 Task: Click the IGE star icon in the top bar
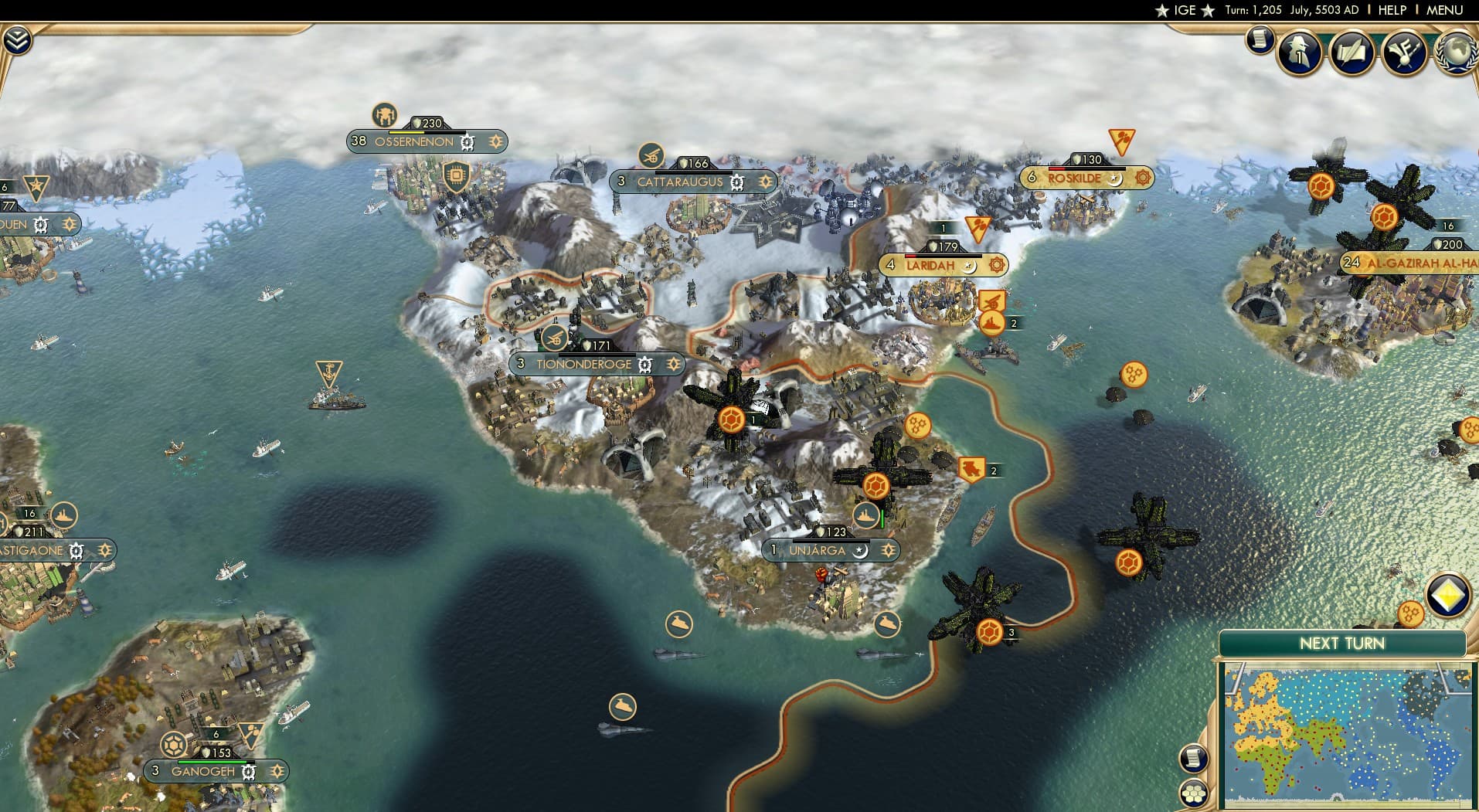click(x=1161, y=10)
